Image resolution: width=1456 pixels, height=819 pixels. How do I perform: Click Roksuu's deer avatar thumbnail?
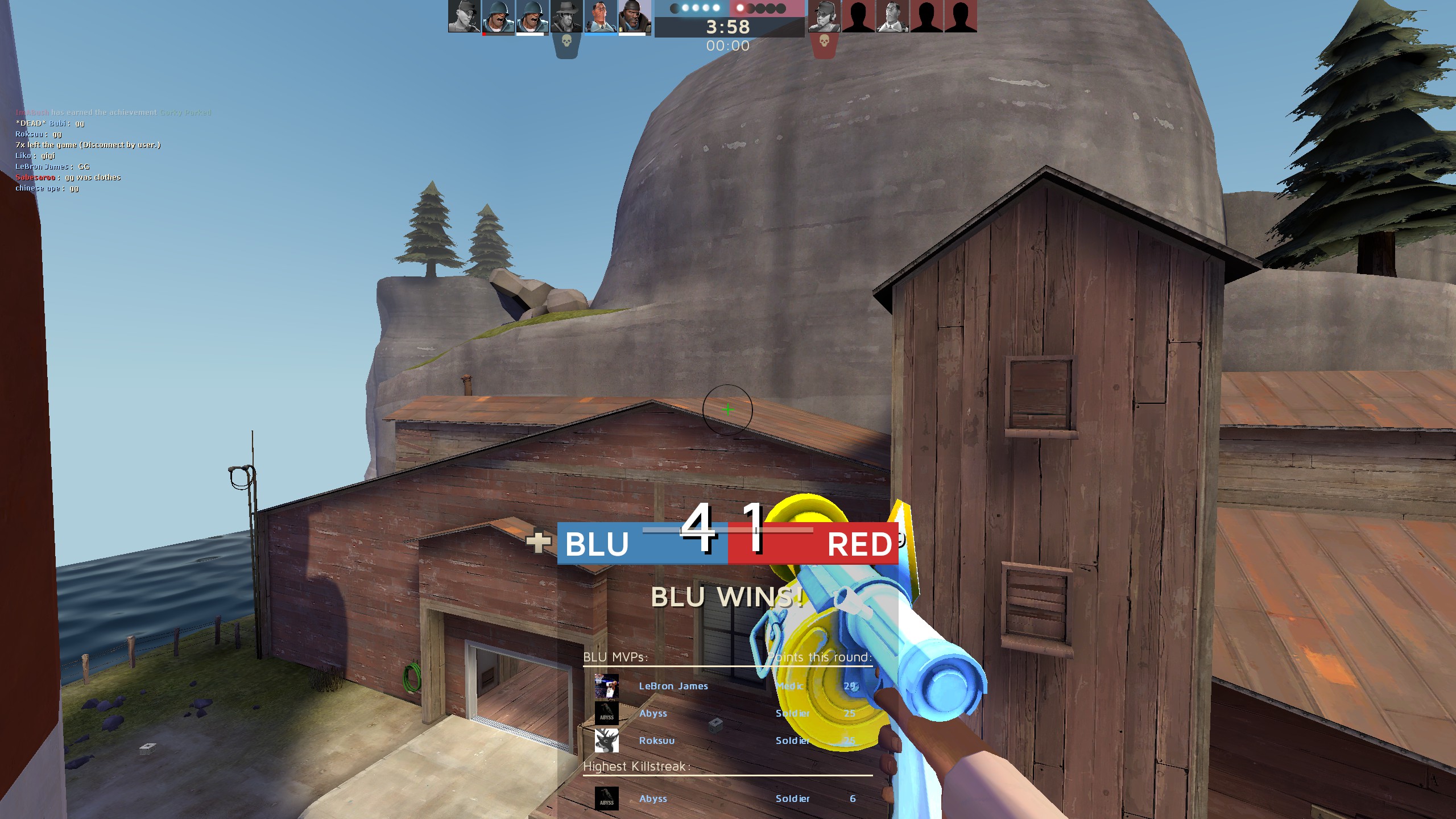(x=606, y=741)
